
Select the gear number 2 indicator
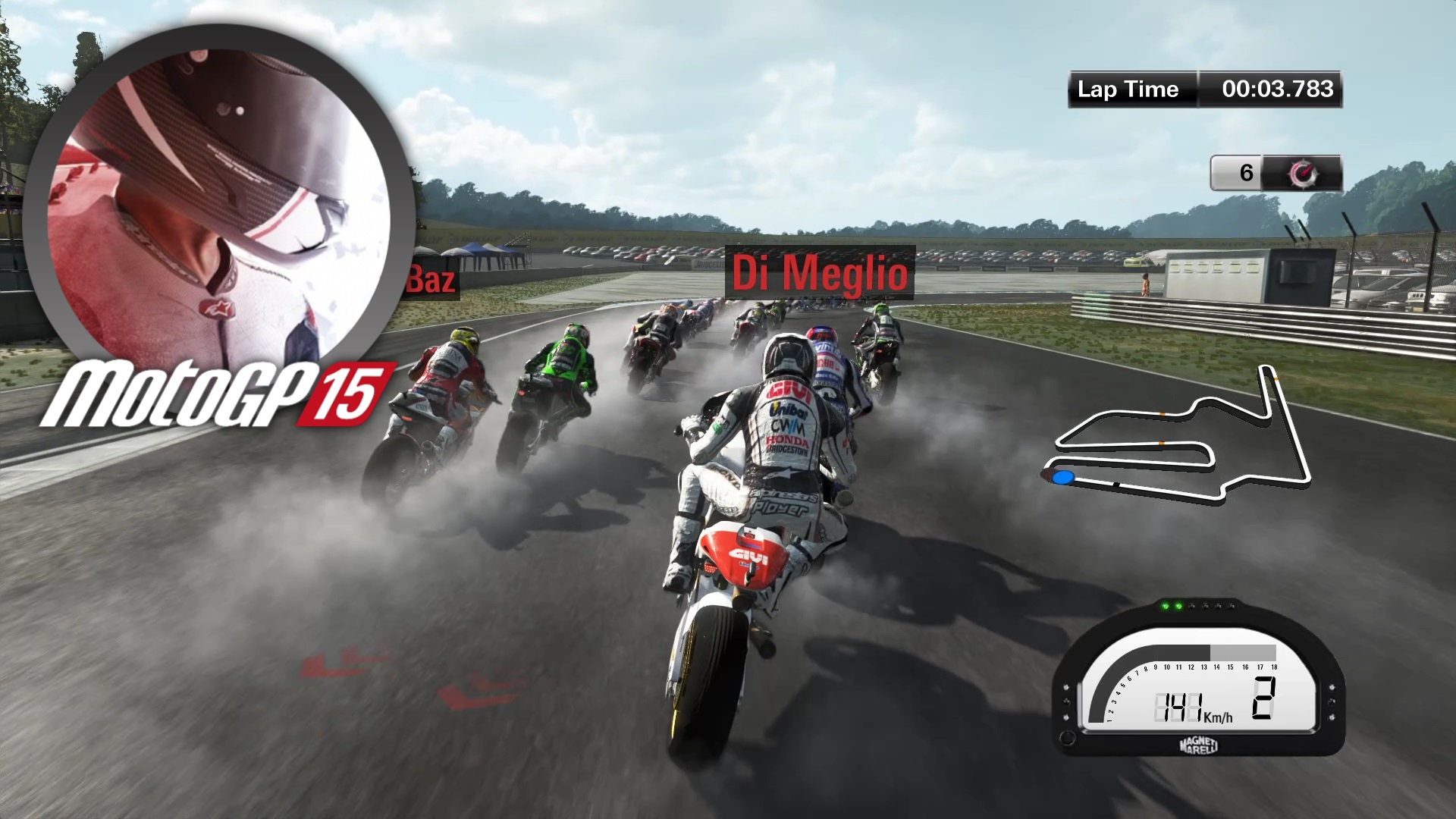pyautogui.click(x=1264, y=699)
